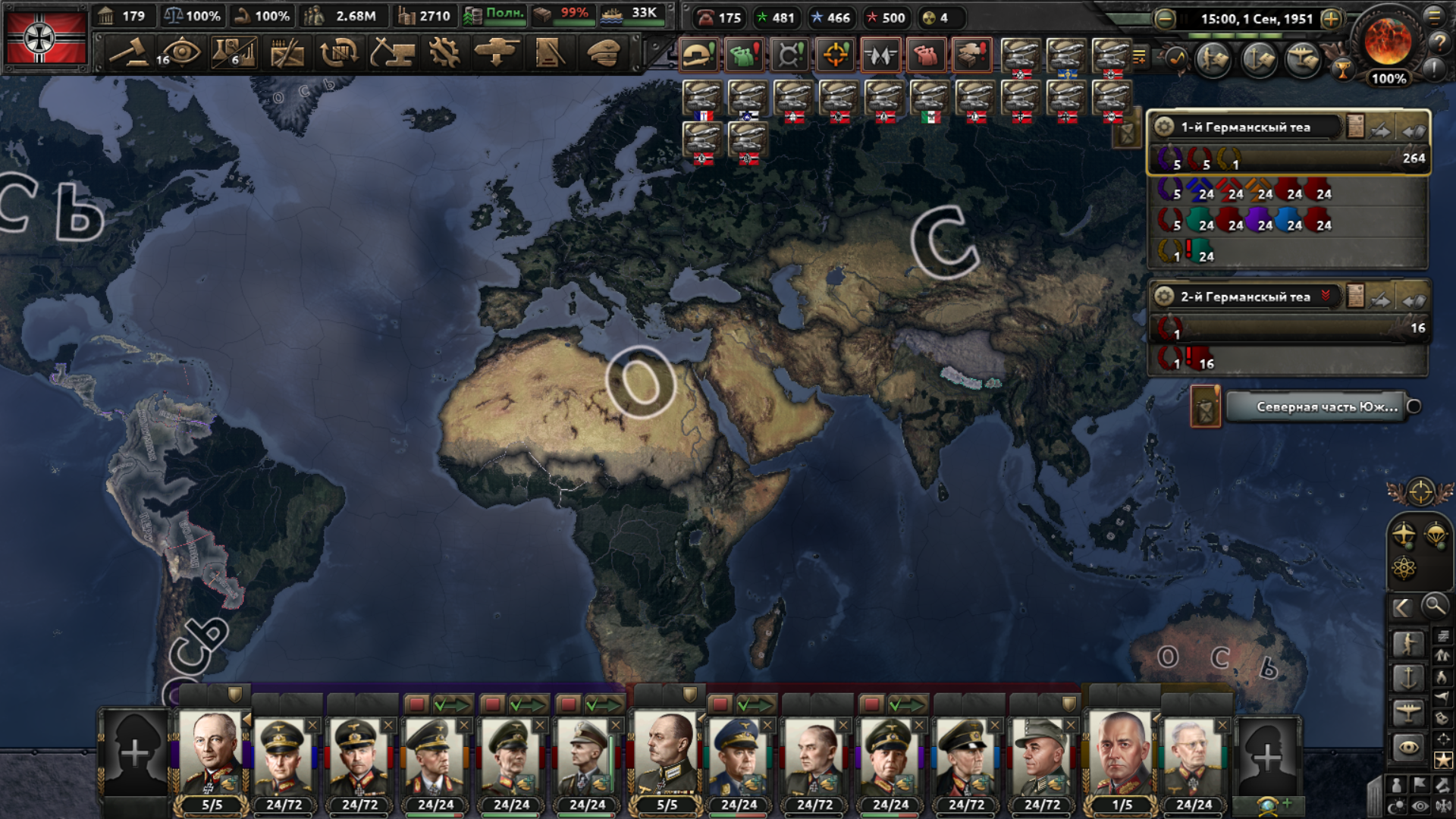The height and width of the screenshot is (819, 1456).
Task: Open the construction crane menu
Action: pyautogui.click(x=392, y=53)
